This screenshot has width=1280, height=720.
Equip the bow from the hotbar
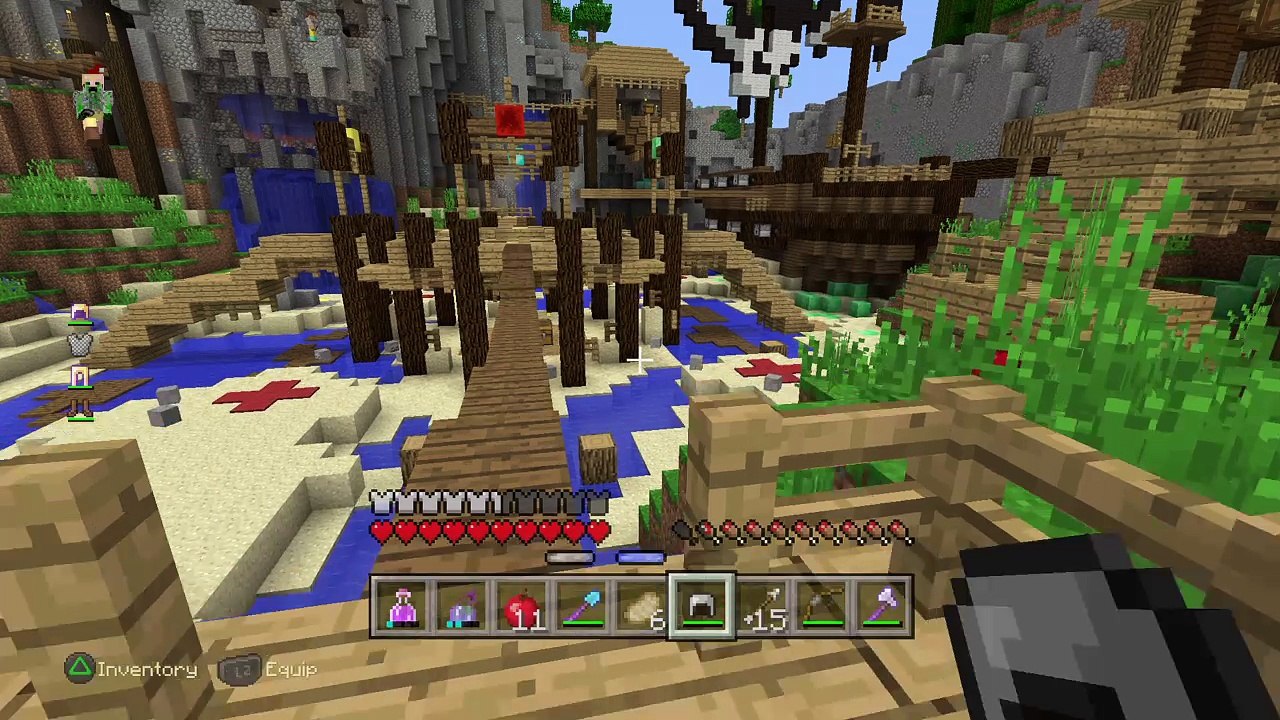click(822, 607)
